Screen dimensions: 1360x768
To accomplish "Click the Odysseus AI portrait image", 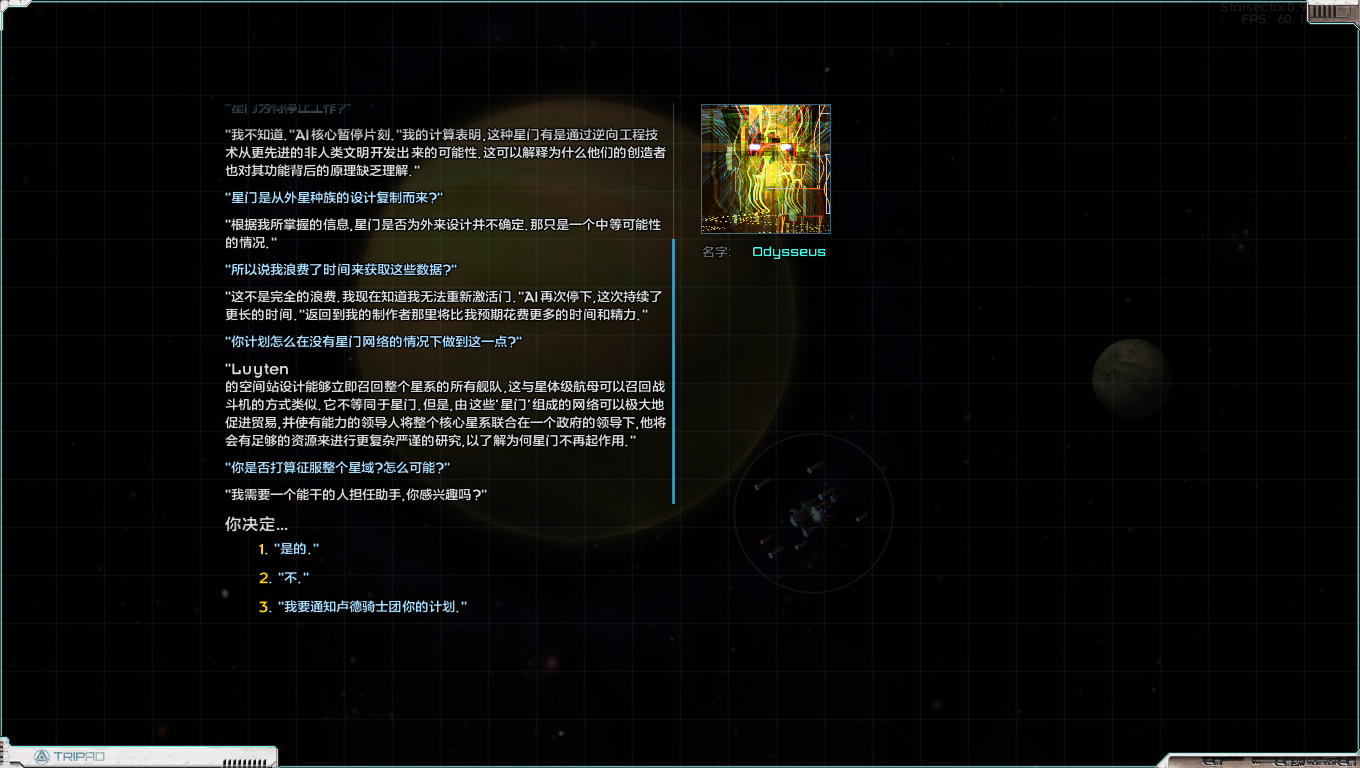I will coord(765,168).
